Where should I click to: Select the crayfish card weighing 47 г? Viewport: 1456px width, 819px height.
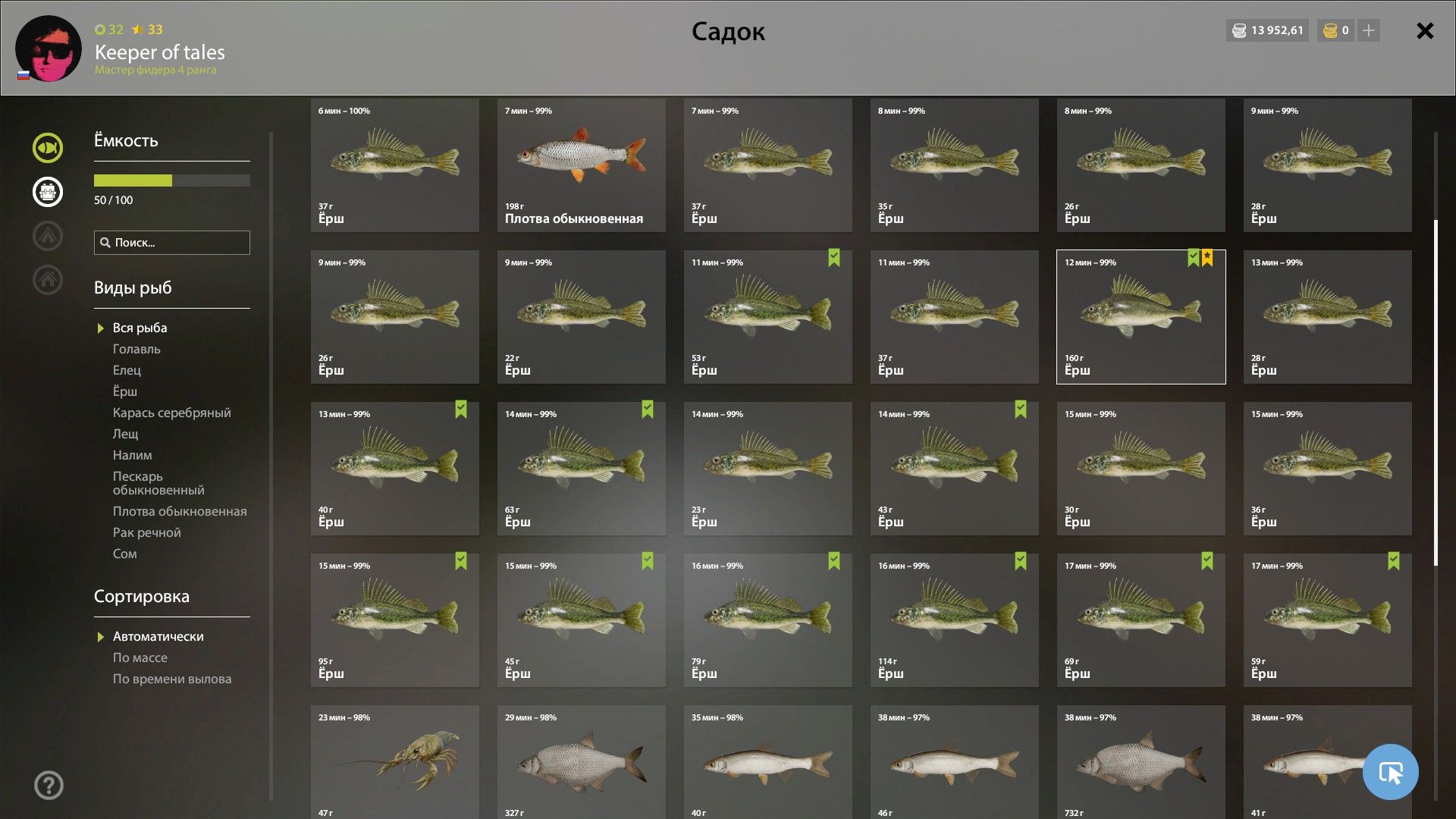[x=394, y=761]
